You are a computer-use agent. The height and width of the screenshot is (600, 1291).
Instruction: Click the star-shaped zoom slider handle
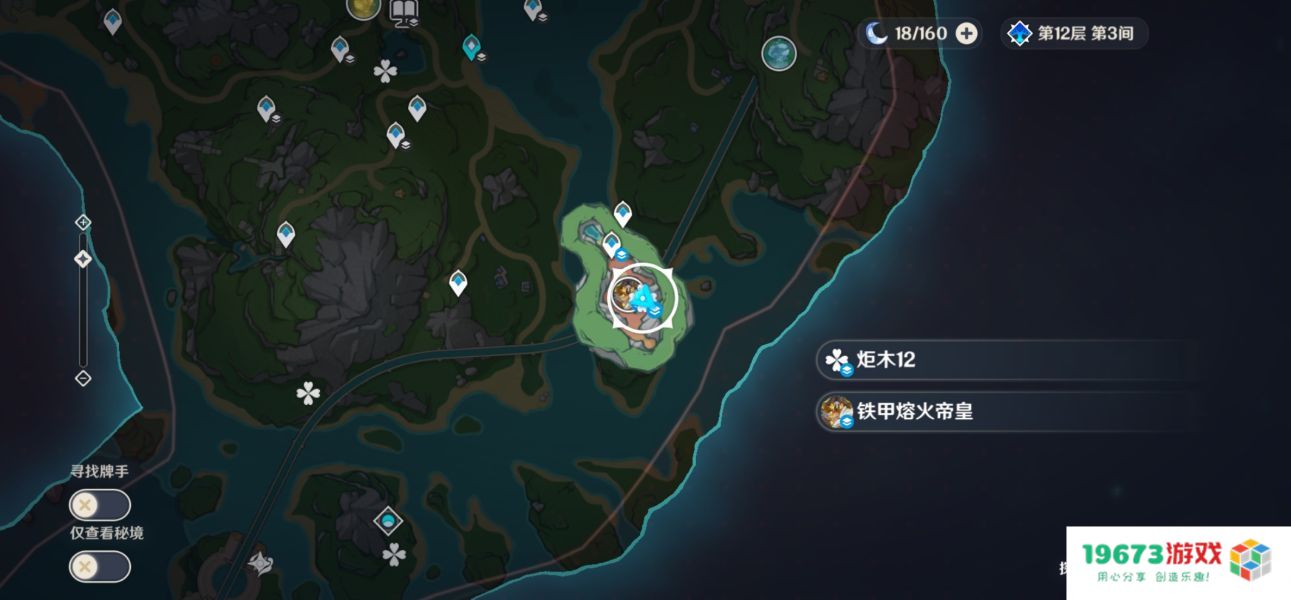[83, 259]
